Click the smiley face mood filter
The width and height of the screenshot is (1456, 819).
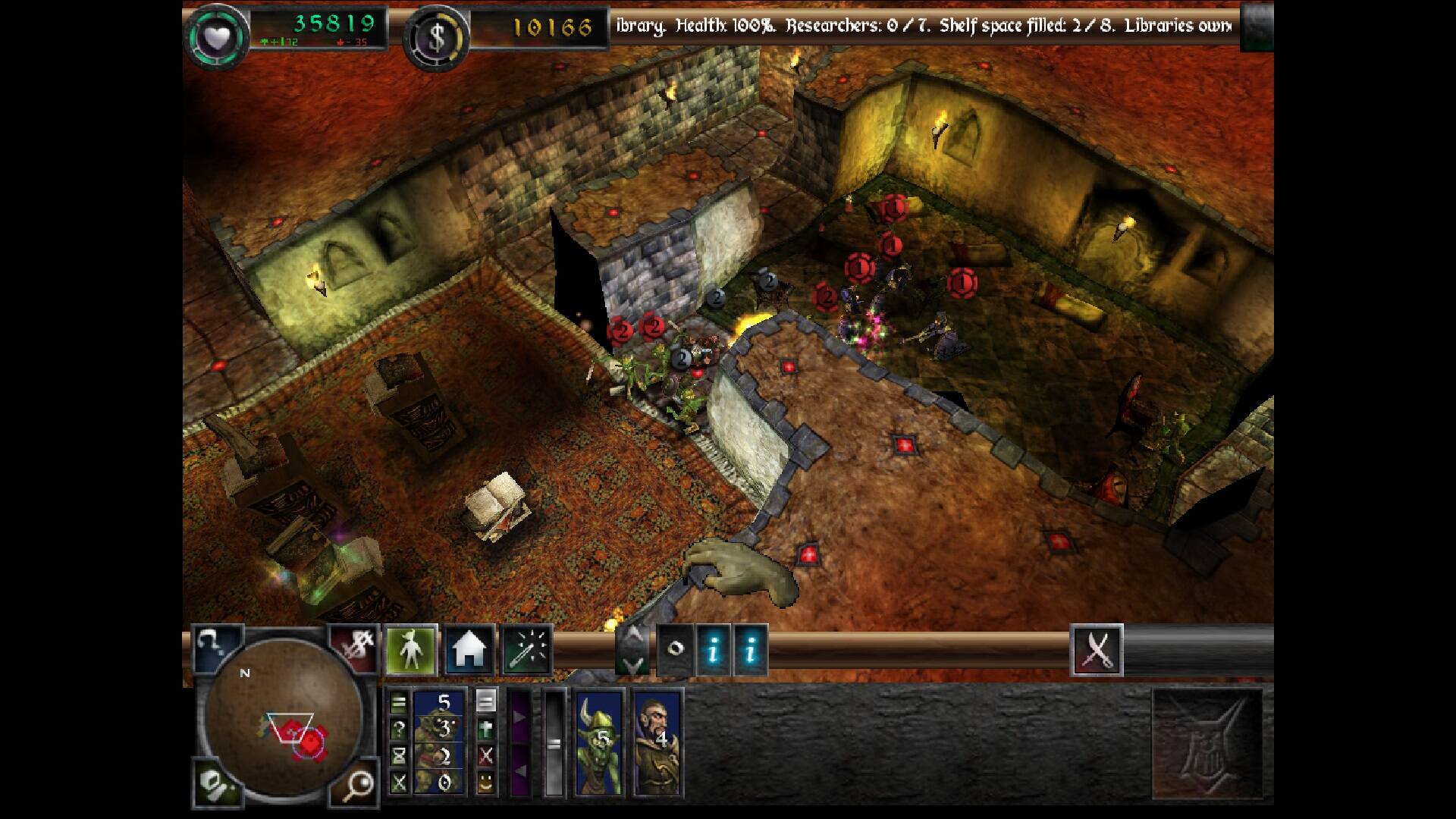coord(485,783)
